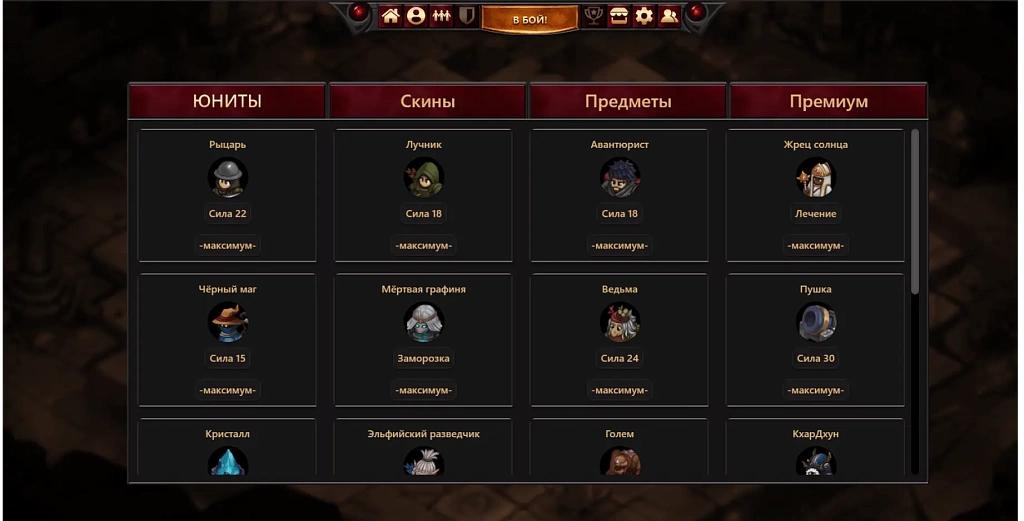Pick the Жрец солнца unit card

[x=816, y=195]
